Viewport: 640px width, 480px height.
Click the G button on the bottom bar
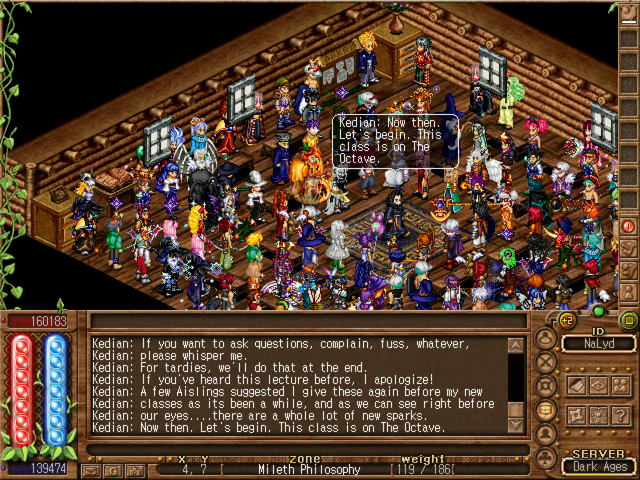[x=113, y=469]
